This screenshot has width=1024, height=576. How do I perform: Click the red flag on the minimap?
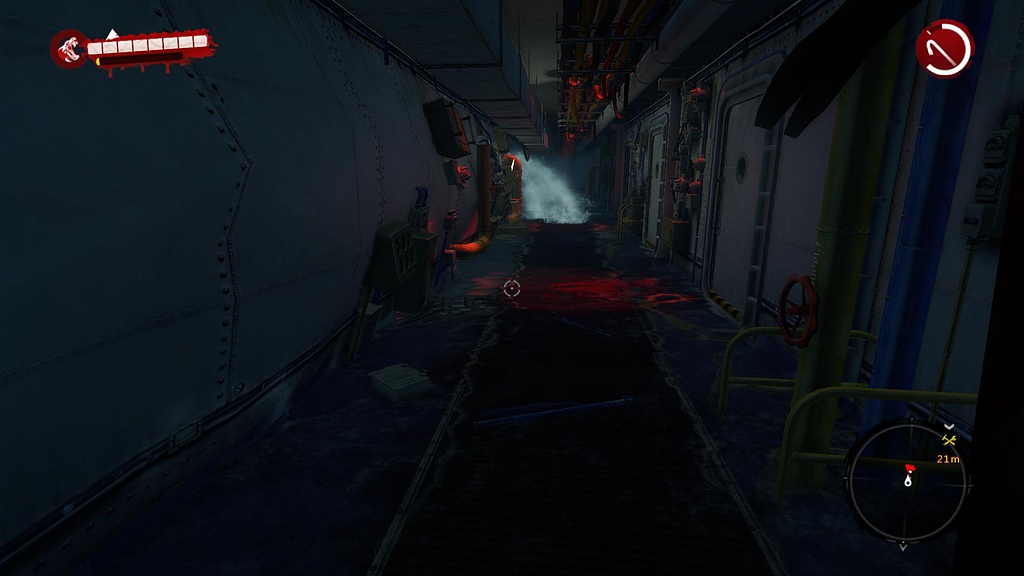pos(909,468)
